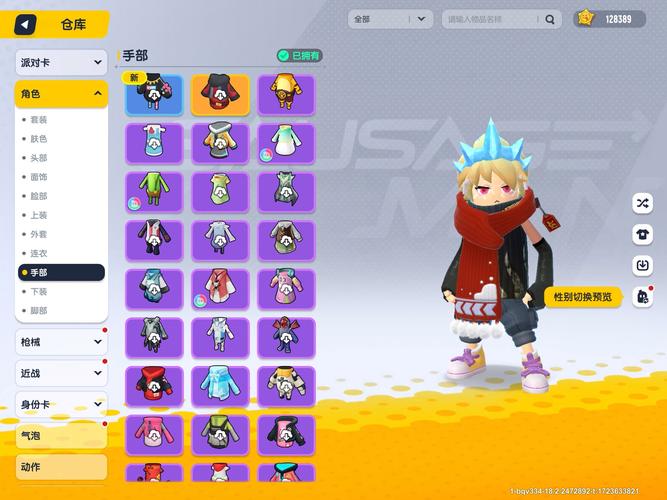Select the 下装 subcategory

point(38,291)
